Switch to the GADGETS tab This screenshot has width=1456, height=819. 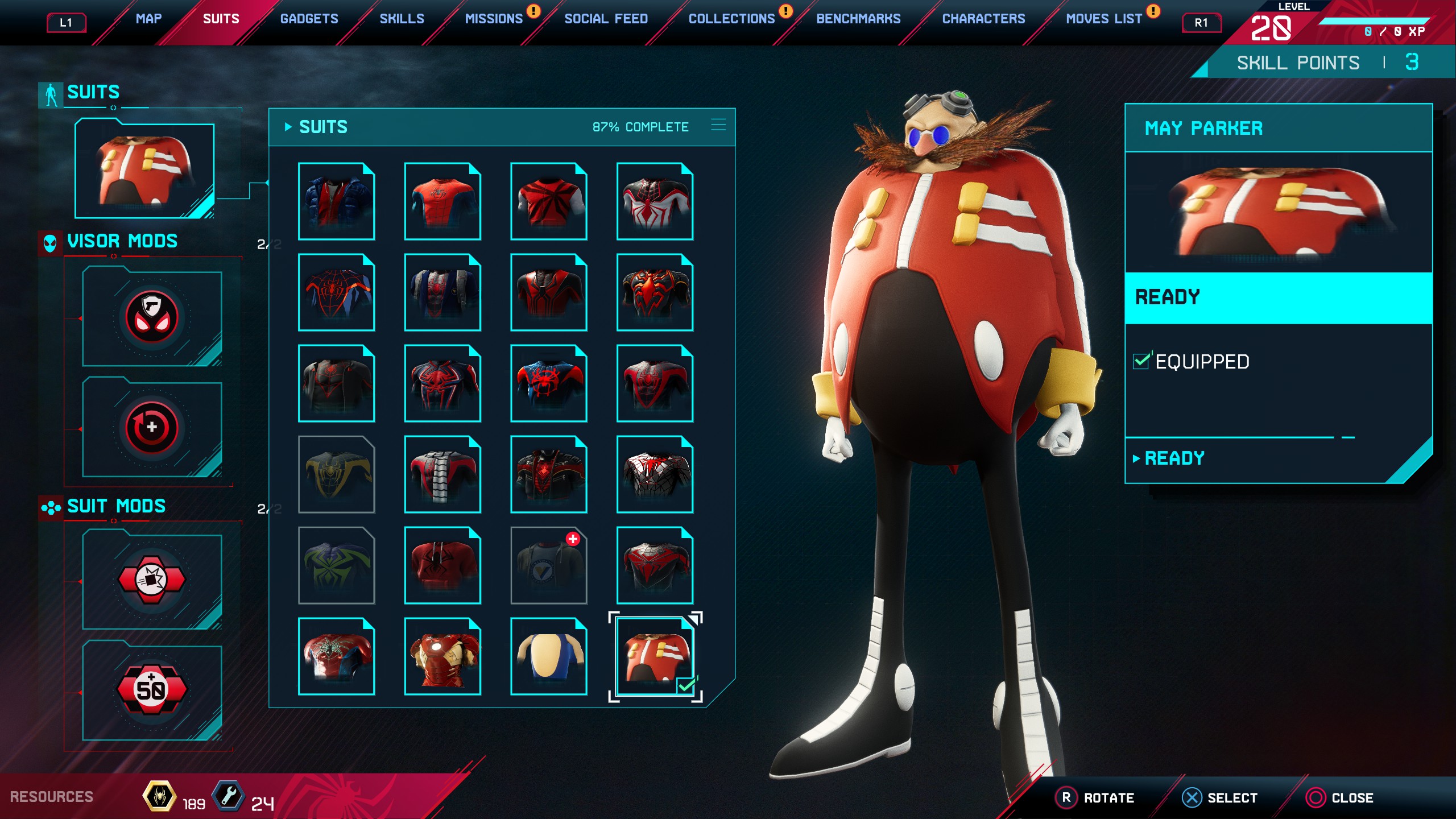pyautogui.click(x=309, y=18)
